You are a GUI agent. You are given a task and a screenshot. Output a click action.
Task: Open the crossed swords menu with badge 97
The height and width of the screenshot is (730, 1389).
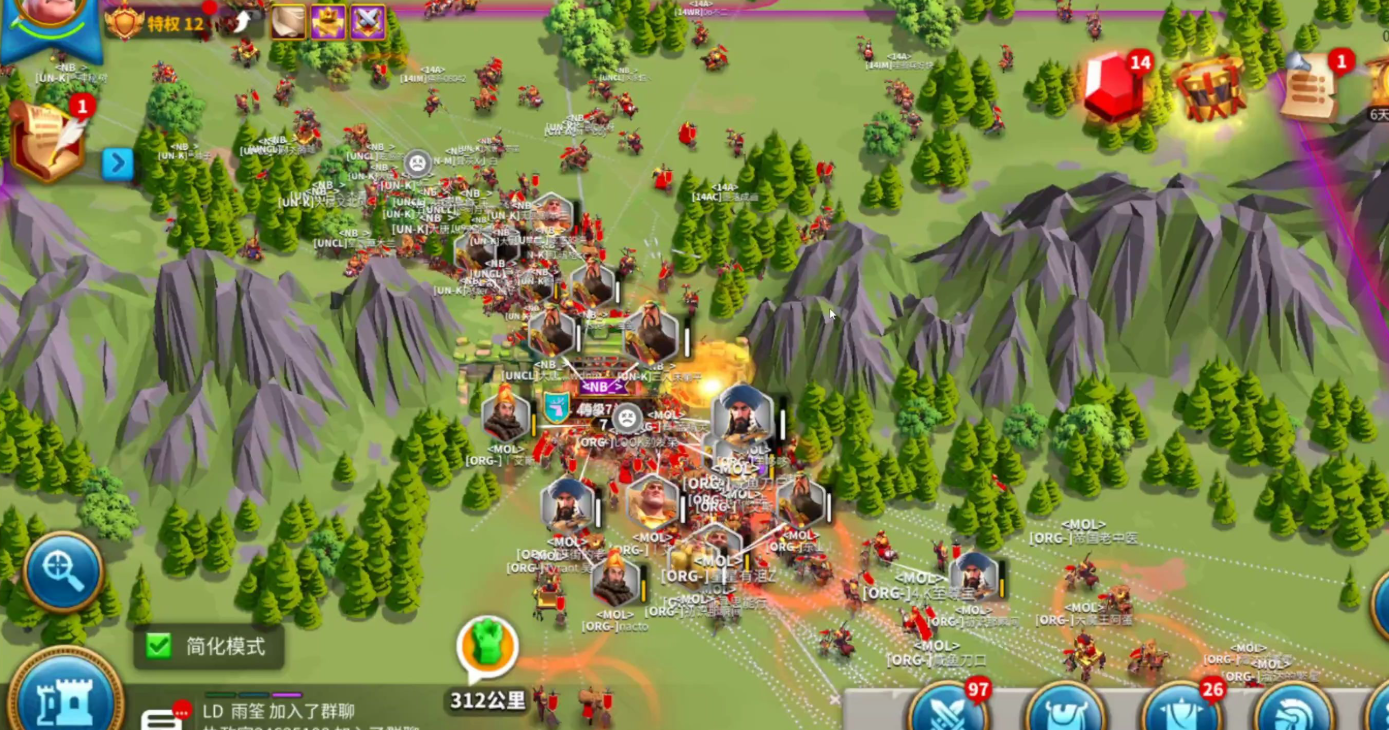coord(948,710)
